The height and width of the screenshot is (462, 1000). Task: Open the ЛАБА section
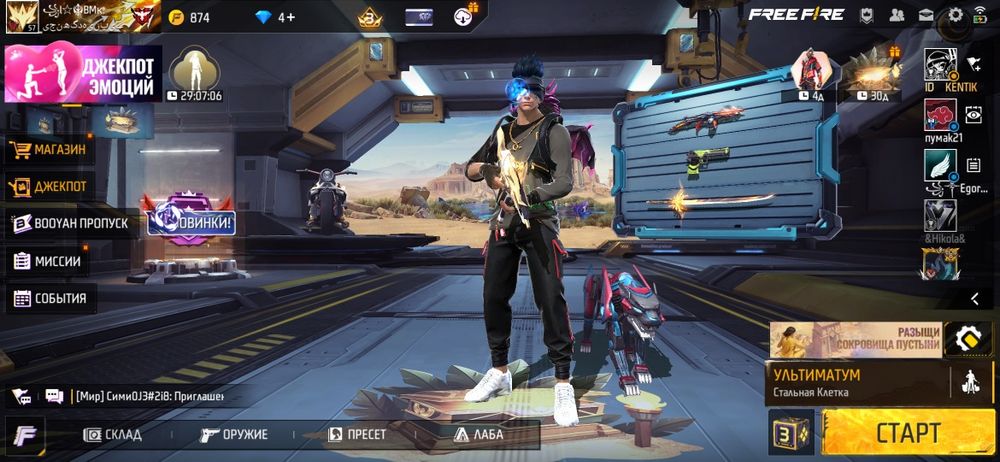[479, 435]
